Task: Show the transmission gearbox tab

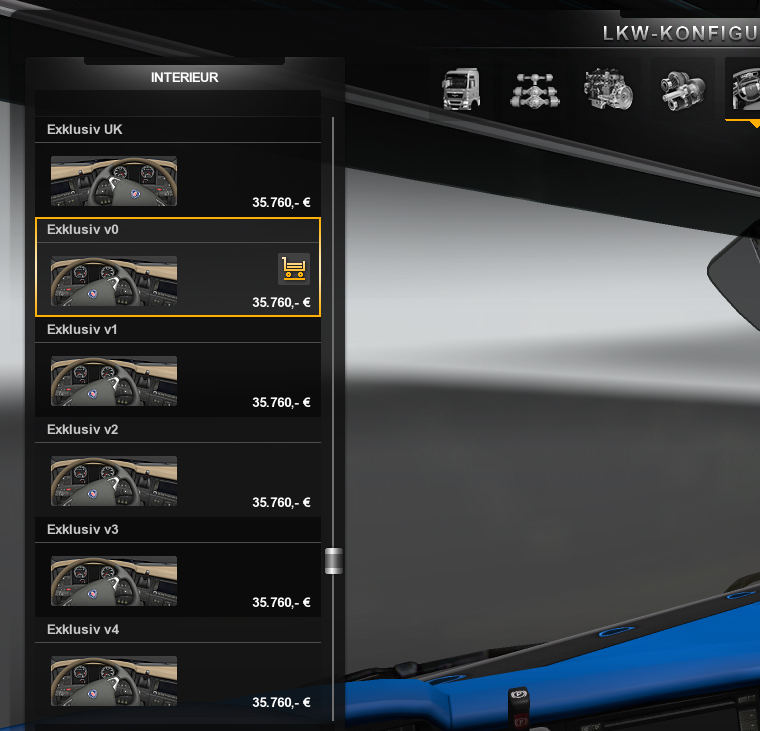Action: click(682, 89)
